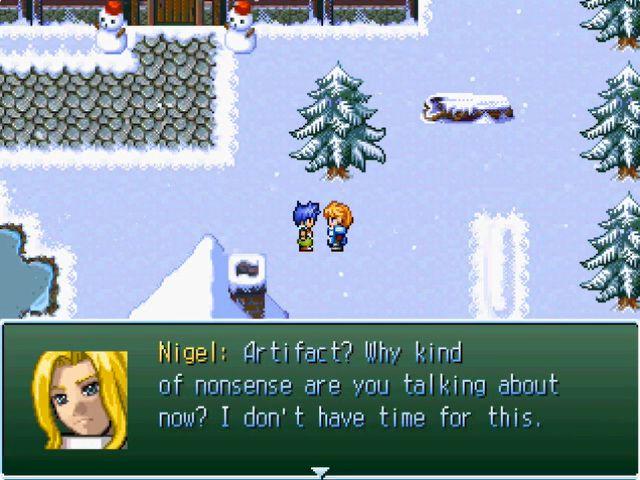Click the dialogue continue arrow
Image resolution: width=640 pixels, height=480 pixels.
(319, 471)
